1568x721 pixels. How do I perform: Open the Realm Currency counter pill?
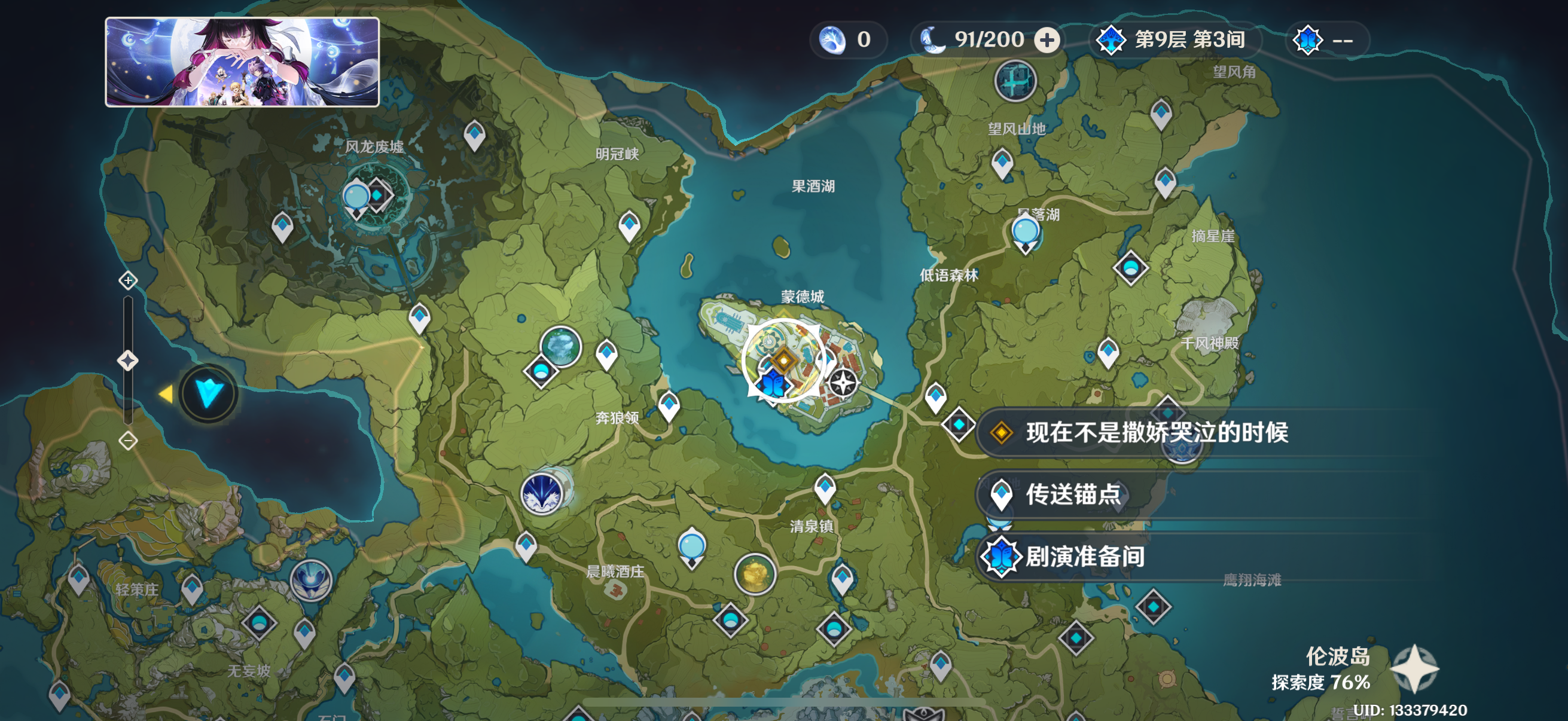click(x=847, y=40)
